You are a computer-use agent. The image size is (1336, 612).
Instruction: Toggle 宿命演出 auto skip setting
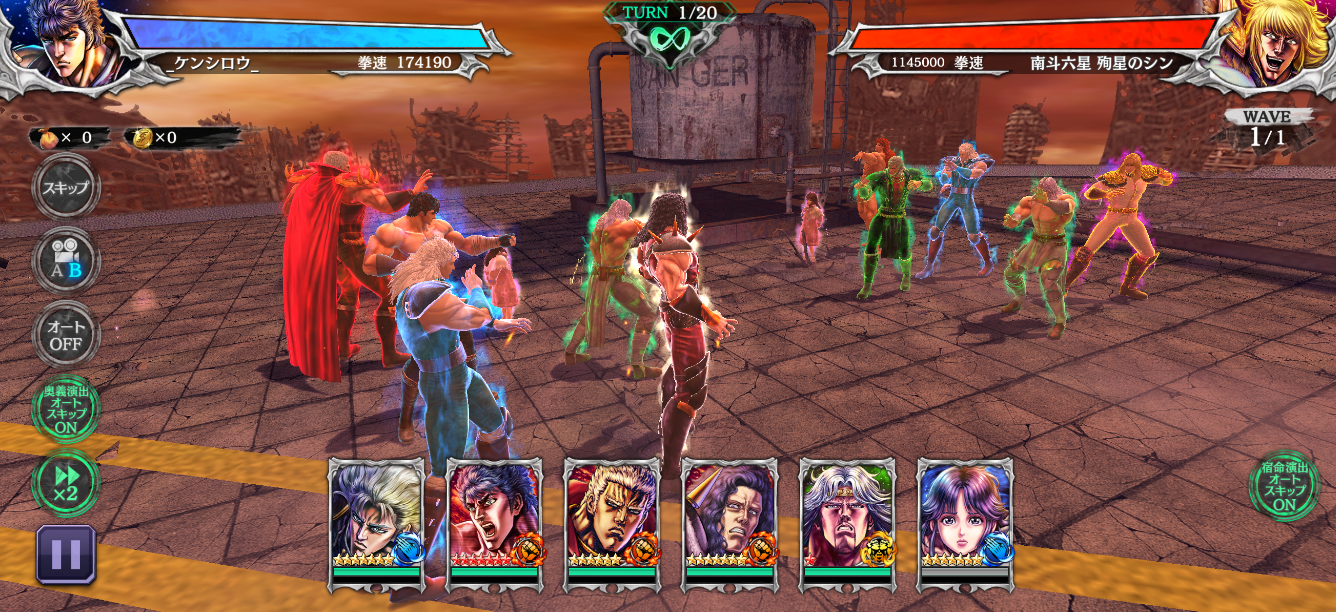coord(1283,485)
